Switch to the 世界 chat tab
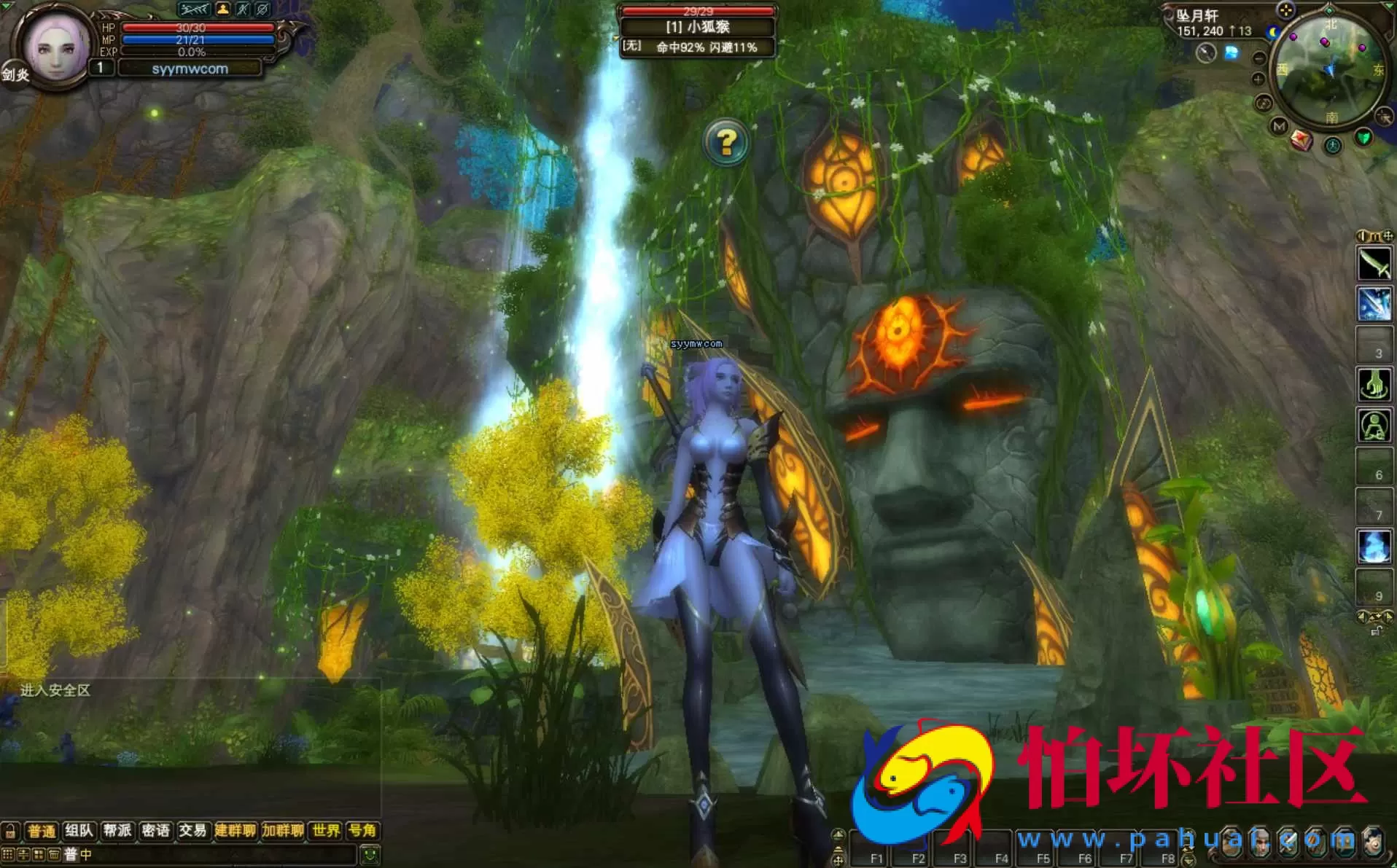 [x=324, y=831]
